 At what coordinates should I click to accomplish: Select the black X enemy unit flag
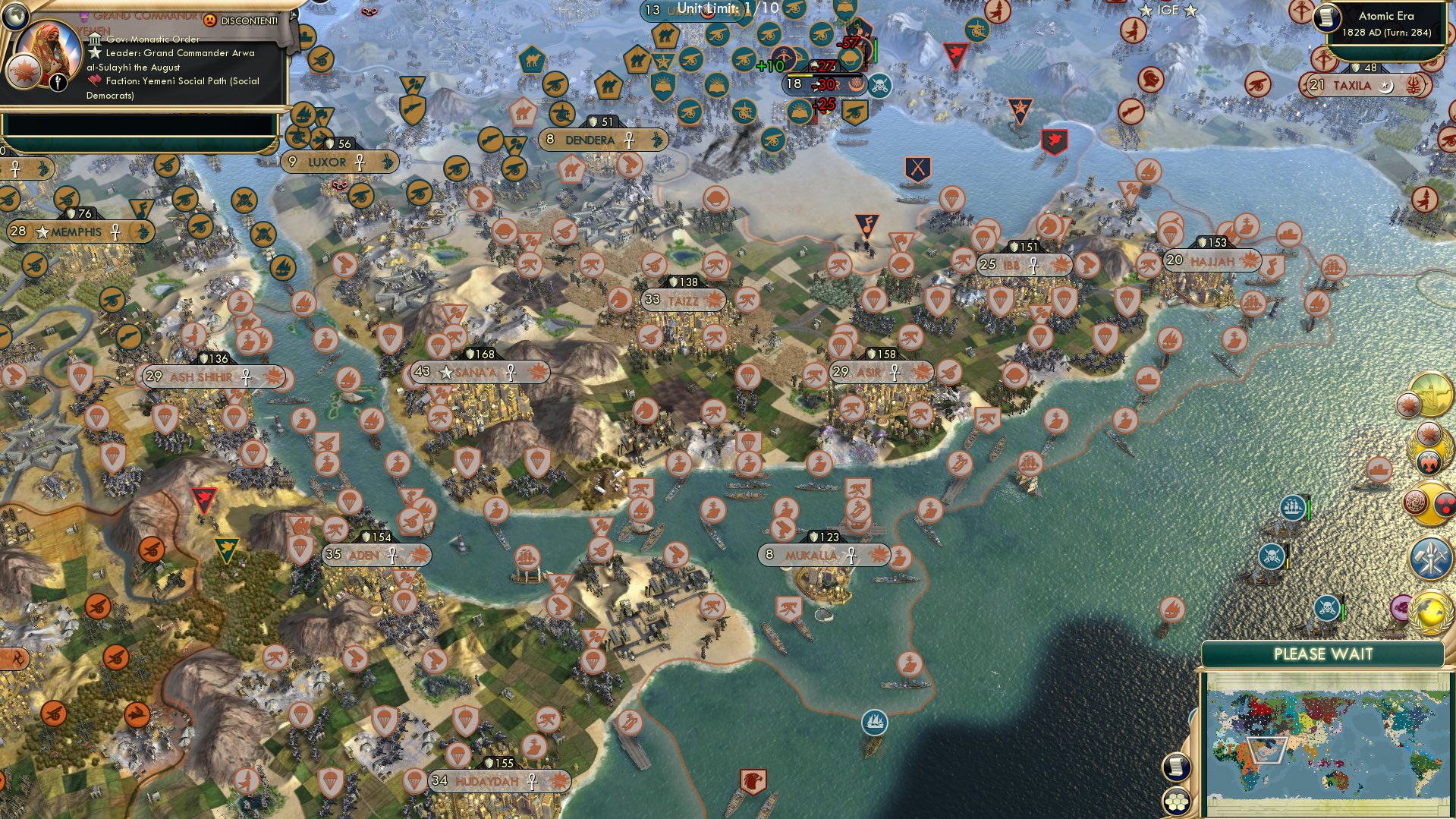pos(917,165)
